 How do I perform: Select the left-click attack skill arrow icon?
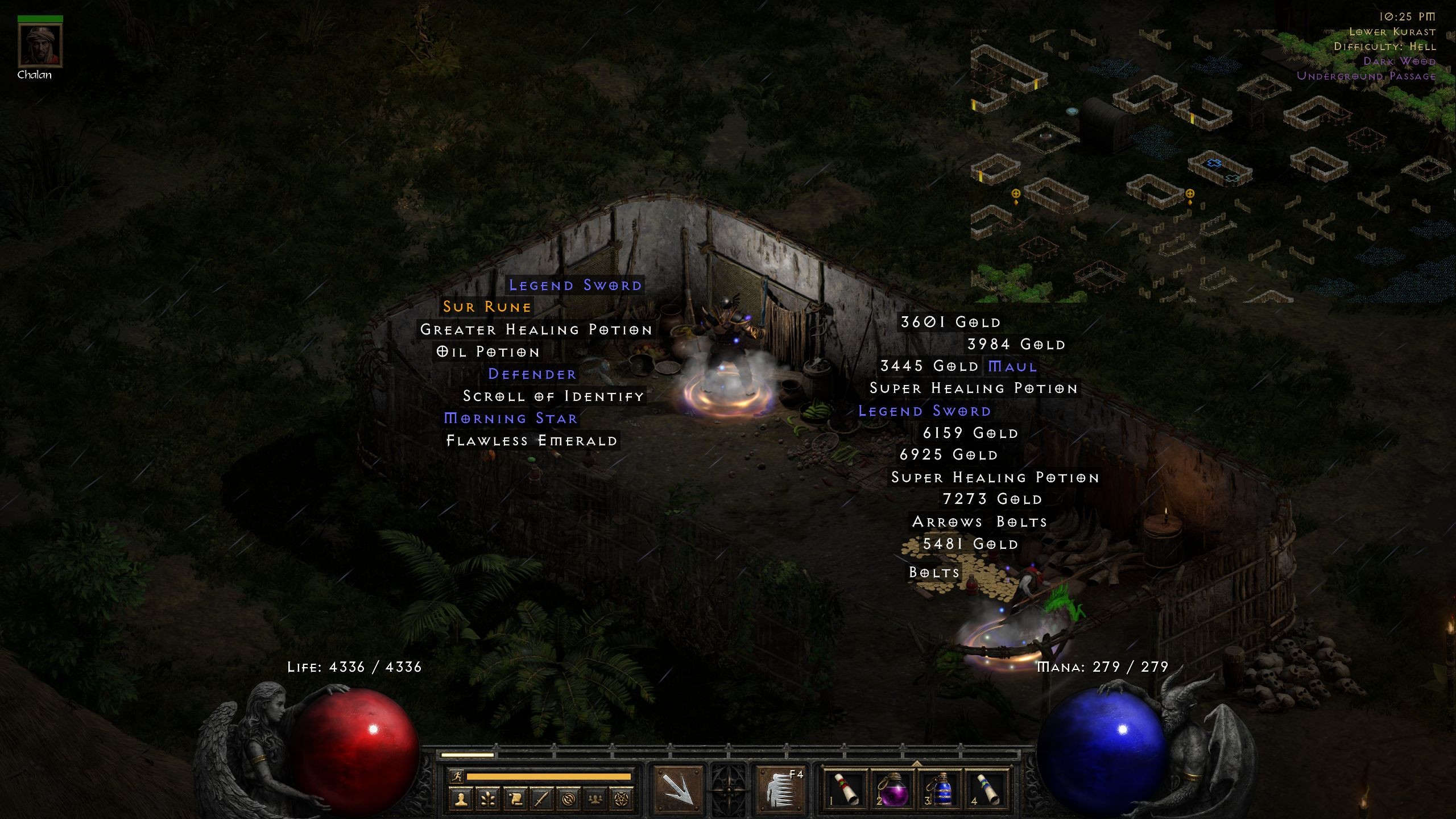tap(677, 791)
